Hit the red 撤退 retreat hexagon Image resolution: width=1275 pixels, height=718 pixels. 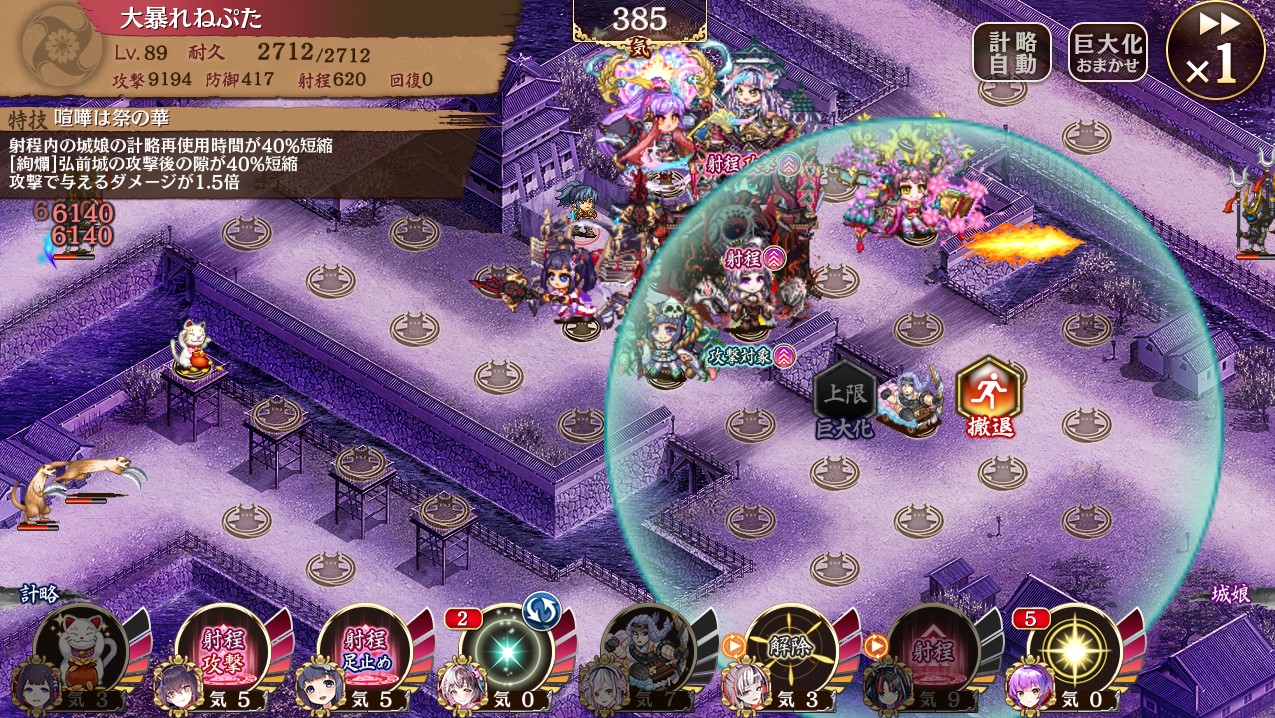click(x=988, y=395)
